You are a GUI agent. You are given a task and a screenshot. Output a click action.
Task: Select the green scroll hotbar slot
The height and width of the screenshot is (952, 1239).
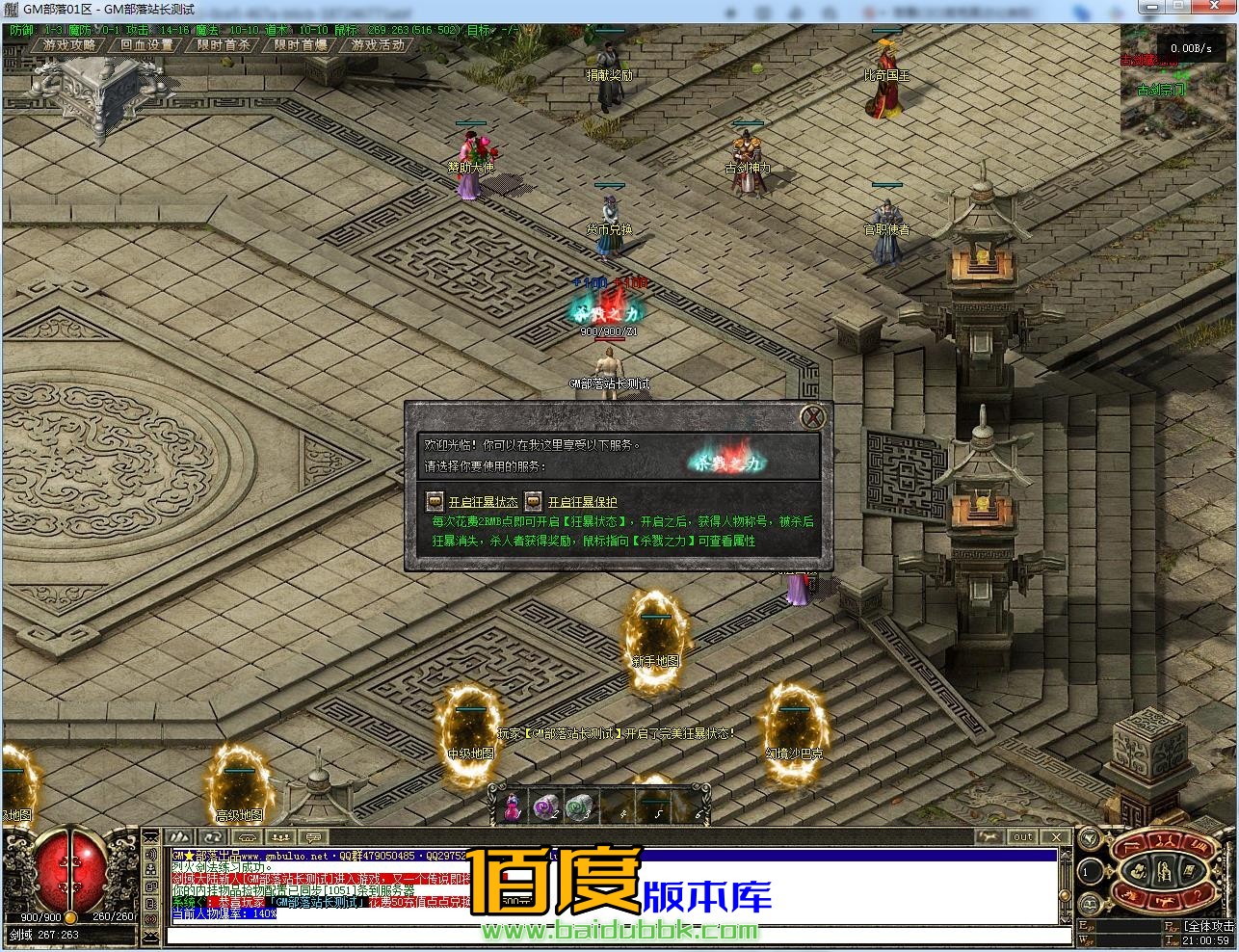[x=580, y=806]
